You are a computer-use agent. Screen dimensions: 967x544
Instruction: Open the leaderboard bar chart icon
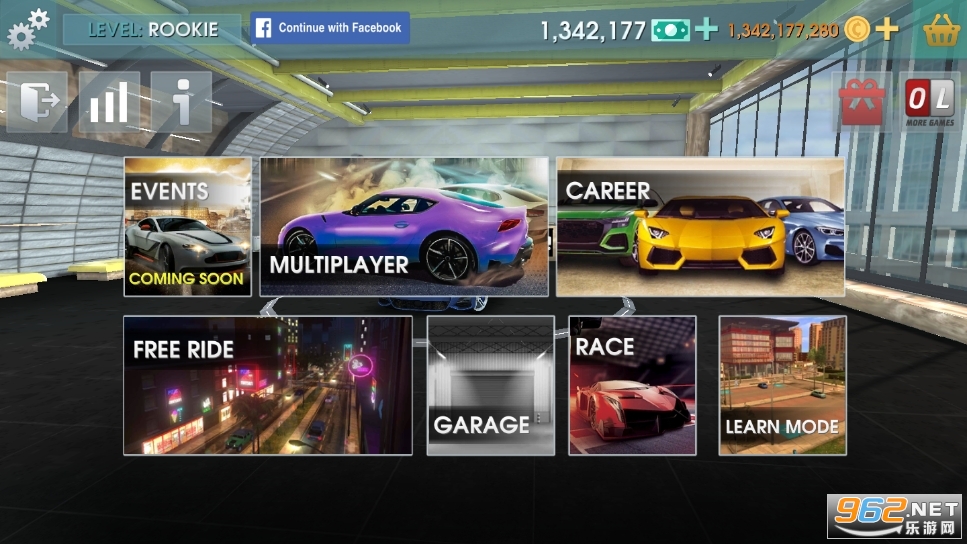(109, 102)
